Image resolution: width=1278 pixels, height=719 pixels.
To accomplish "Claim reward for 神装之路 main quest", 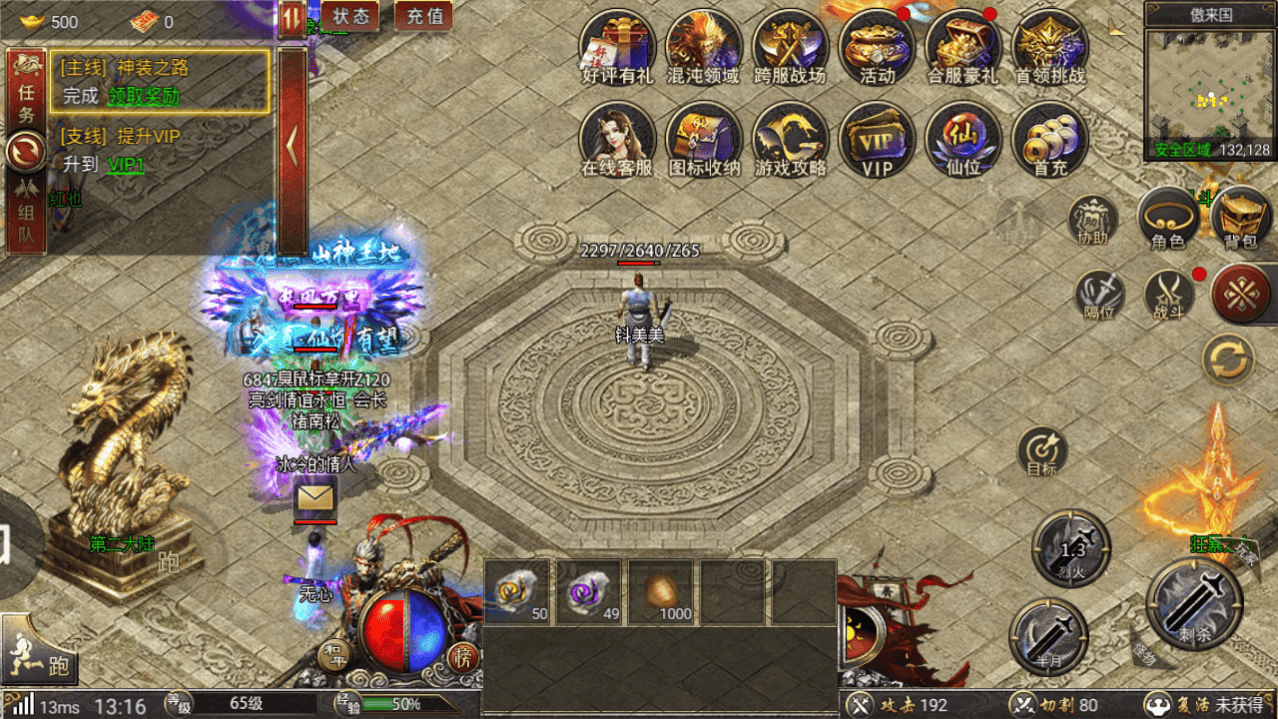I will click(x=143, y=97).
